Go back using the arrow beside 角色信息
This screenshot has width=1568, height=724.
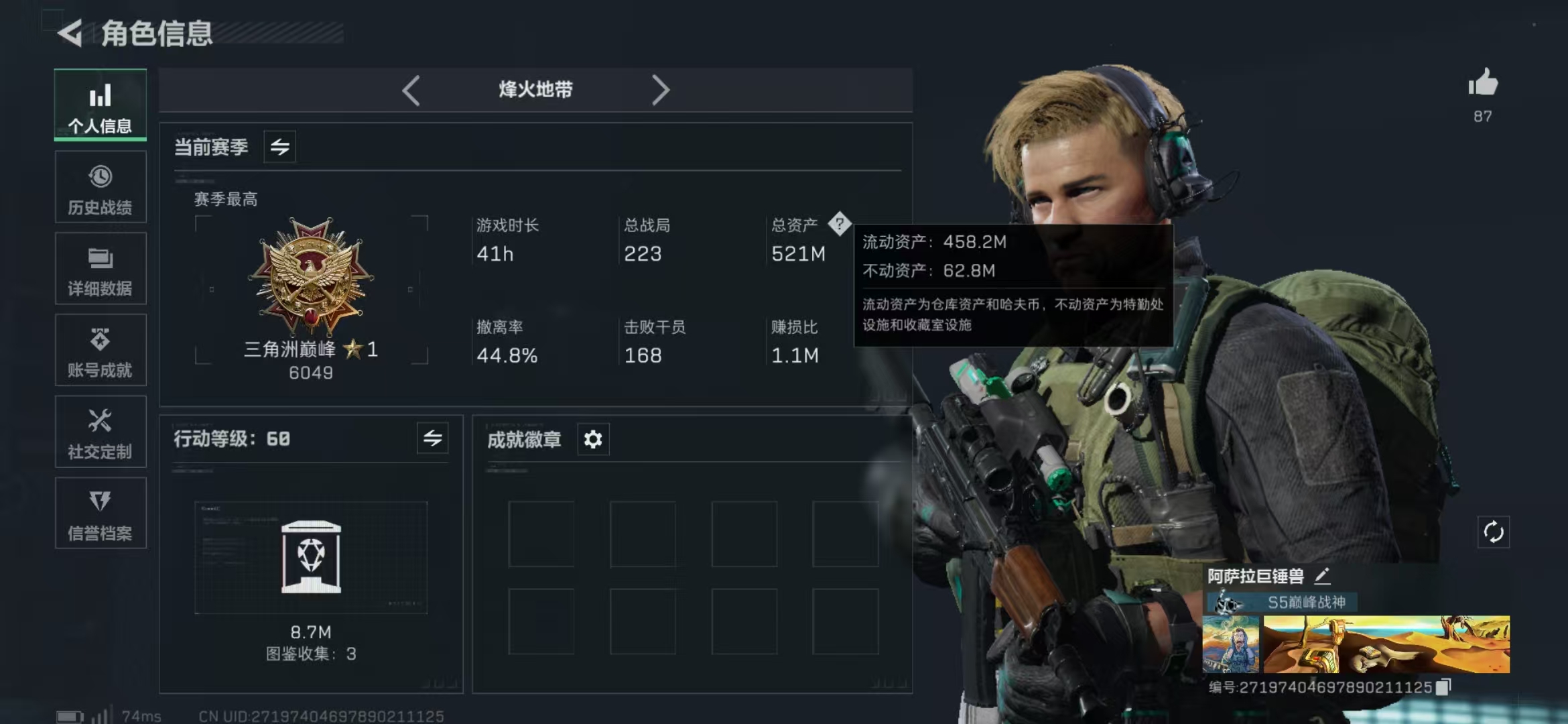coord(70,33)
